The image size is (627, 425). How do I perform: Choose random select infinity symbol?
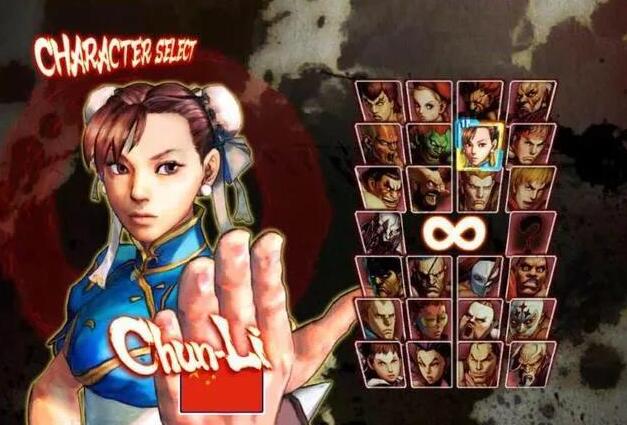click(455, 232)
